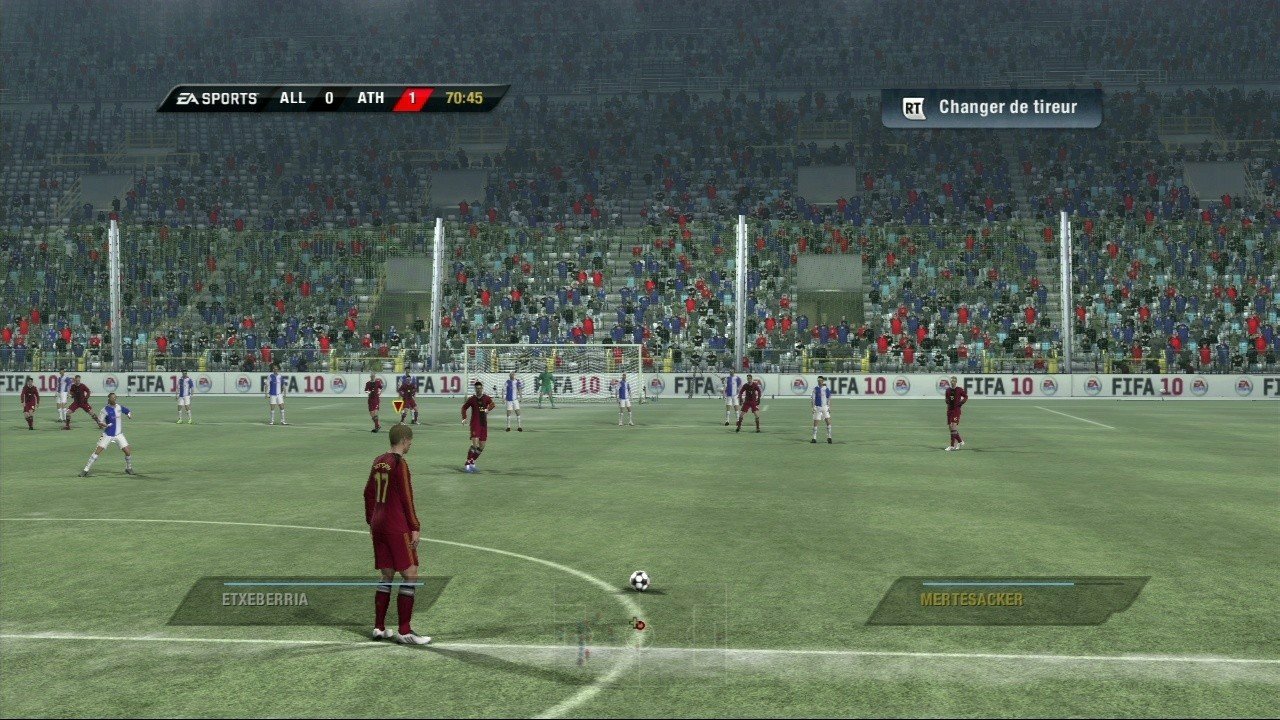
Task: Click the ALL score showing 0
Action: [328, 97]
